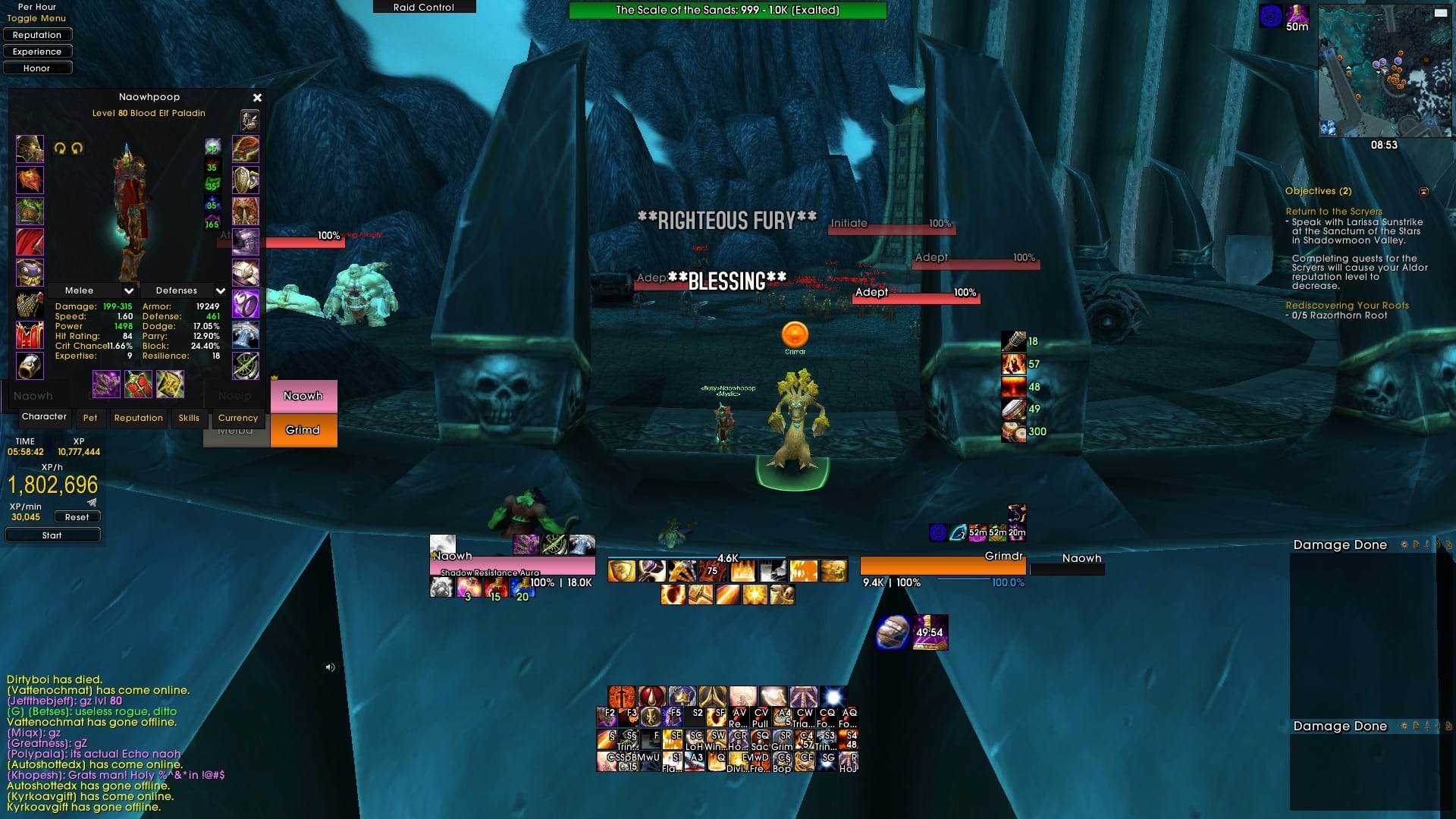This screenshot has width=1456, height=819.
Task: Click the Scale of the Sands reputation bar
Action: click(727, 10)
